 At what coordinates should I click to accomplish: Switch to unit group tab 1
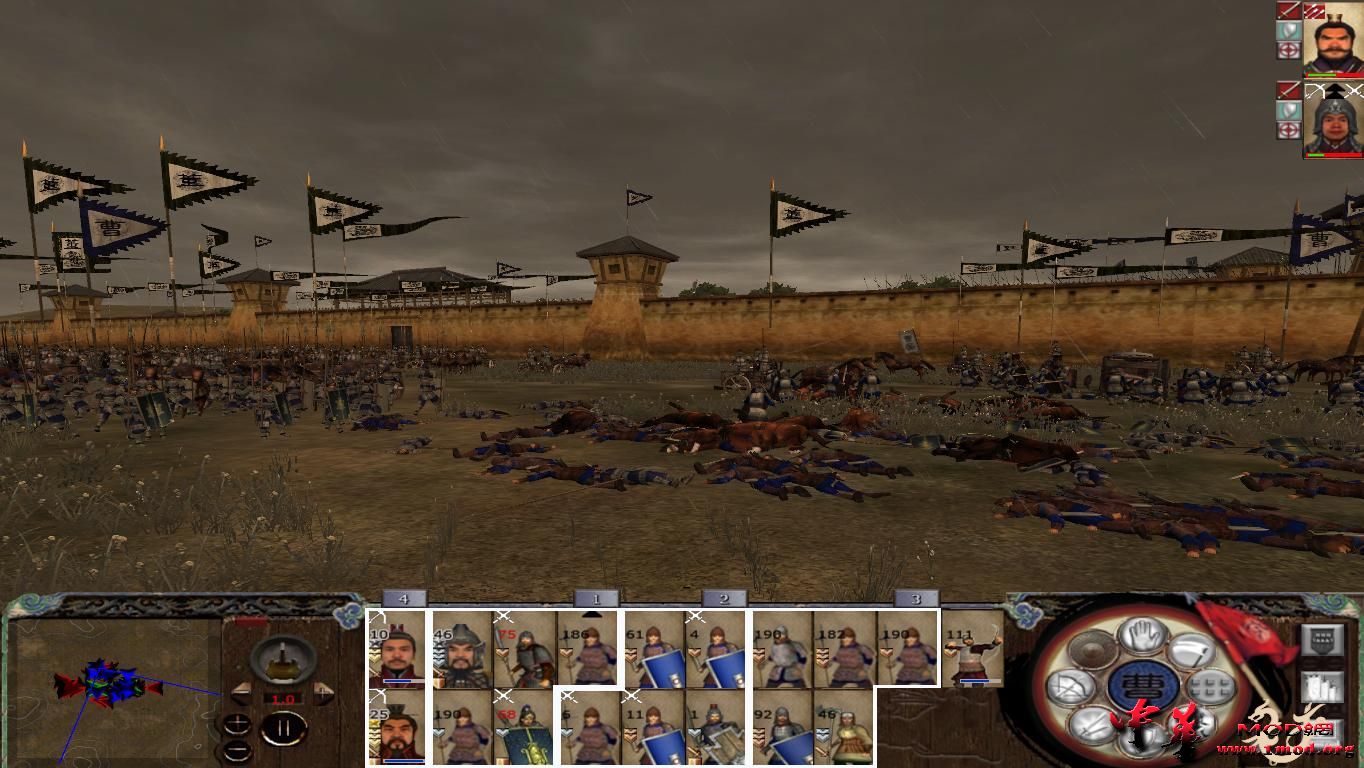pos(598,597)
